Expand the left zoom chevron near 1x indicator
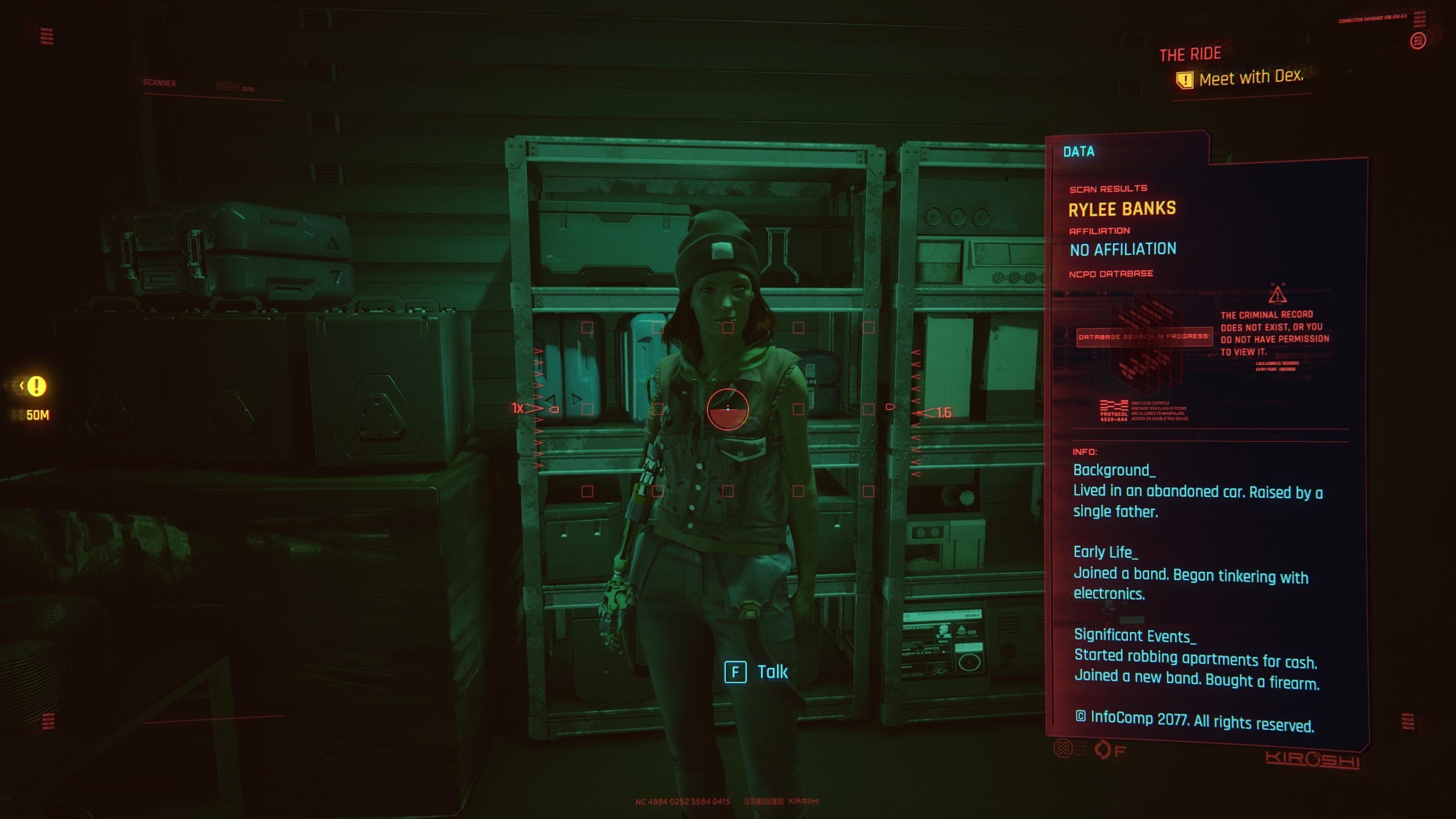 (533, 408)
